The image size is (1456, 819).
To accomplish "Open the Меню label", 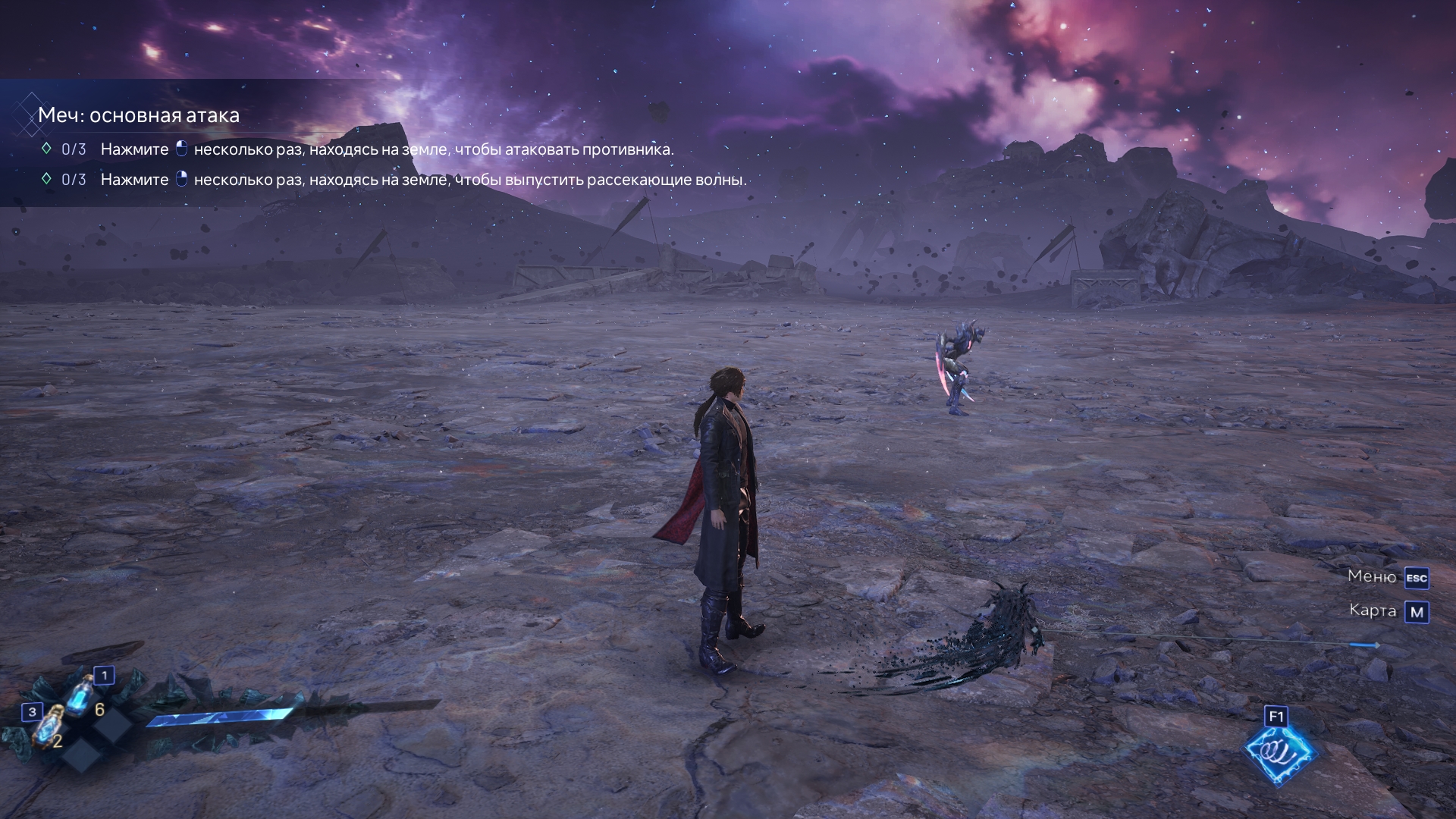I will tap(1371, 576).
